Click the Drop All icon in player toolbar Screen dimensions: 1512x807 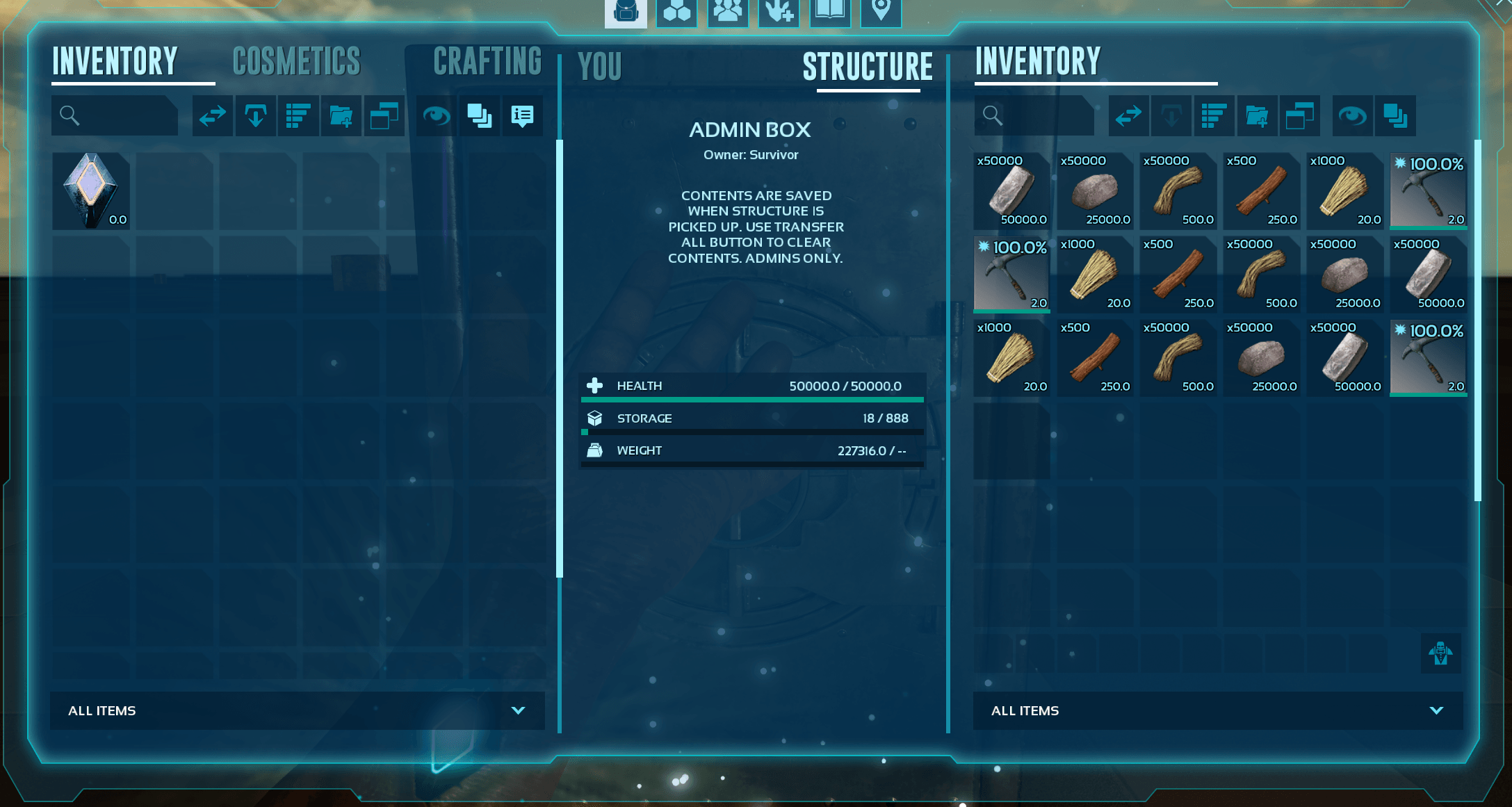click(x=255, y=115)
